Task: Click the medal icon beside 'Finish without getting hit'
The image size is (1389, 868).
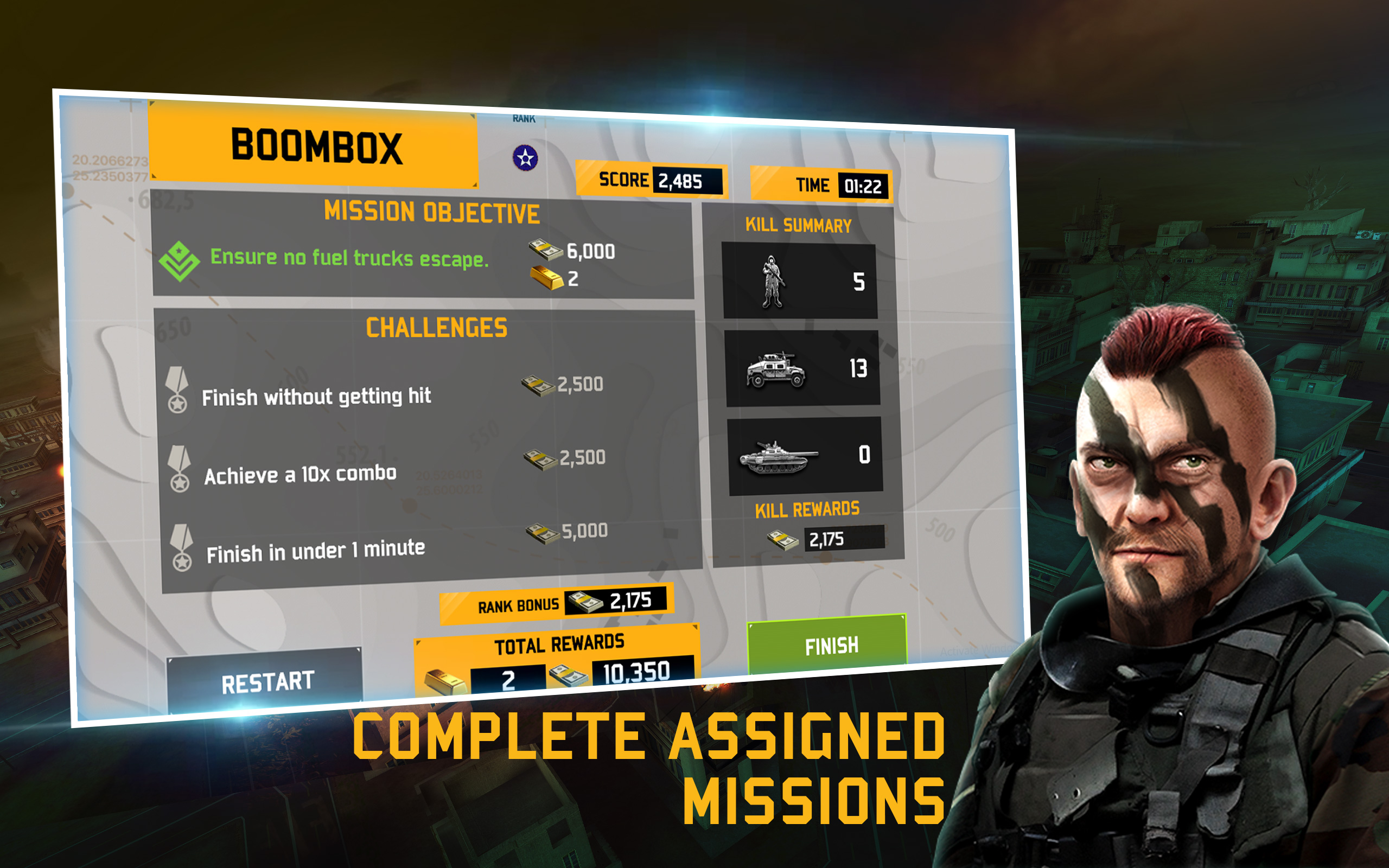Action: 180,391
